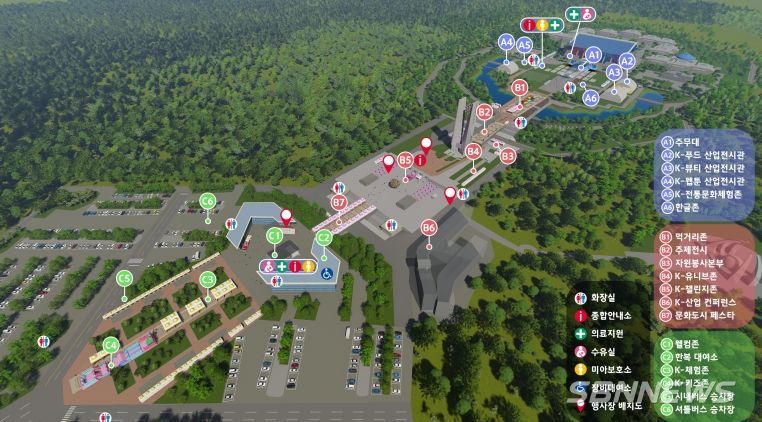Select the C1 welcome zone marker
Image resolution: width=762 pixels, height=422 pixels.
273,234
